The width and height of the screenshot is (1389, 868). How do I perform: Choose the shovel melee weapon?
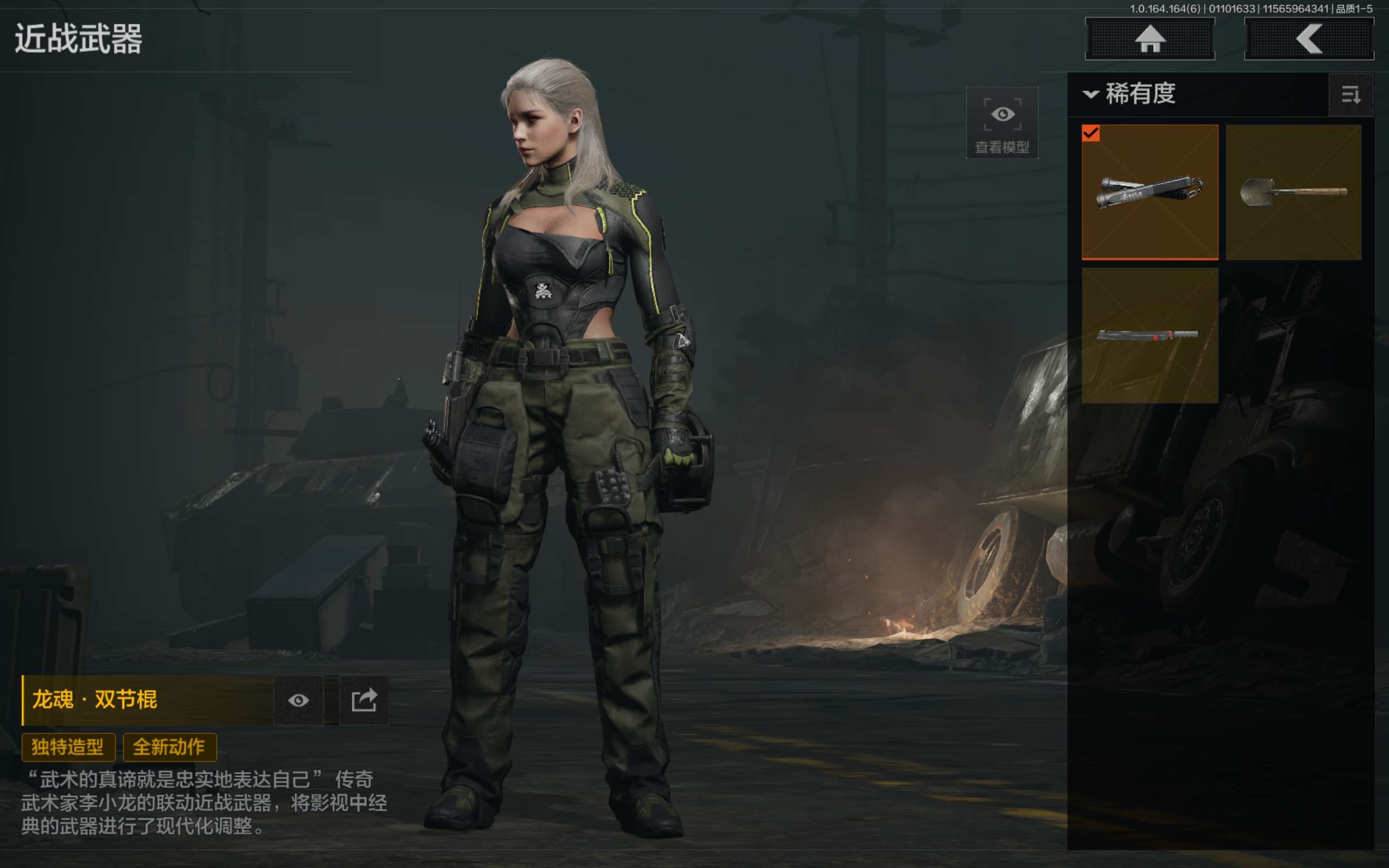(1293, 192)
